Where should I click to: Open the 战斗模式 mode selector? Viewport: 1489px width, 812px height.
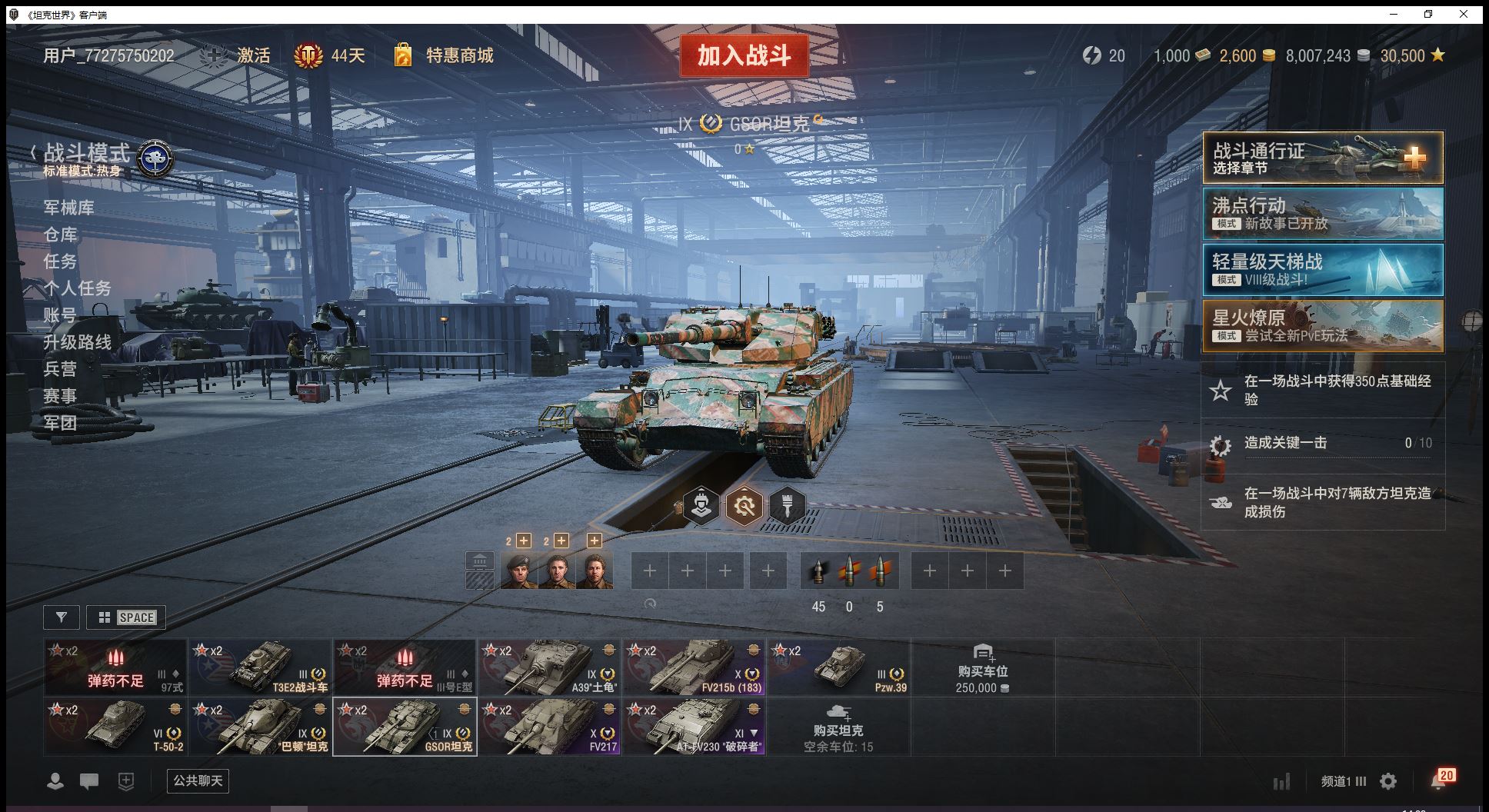click(87, 153)
